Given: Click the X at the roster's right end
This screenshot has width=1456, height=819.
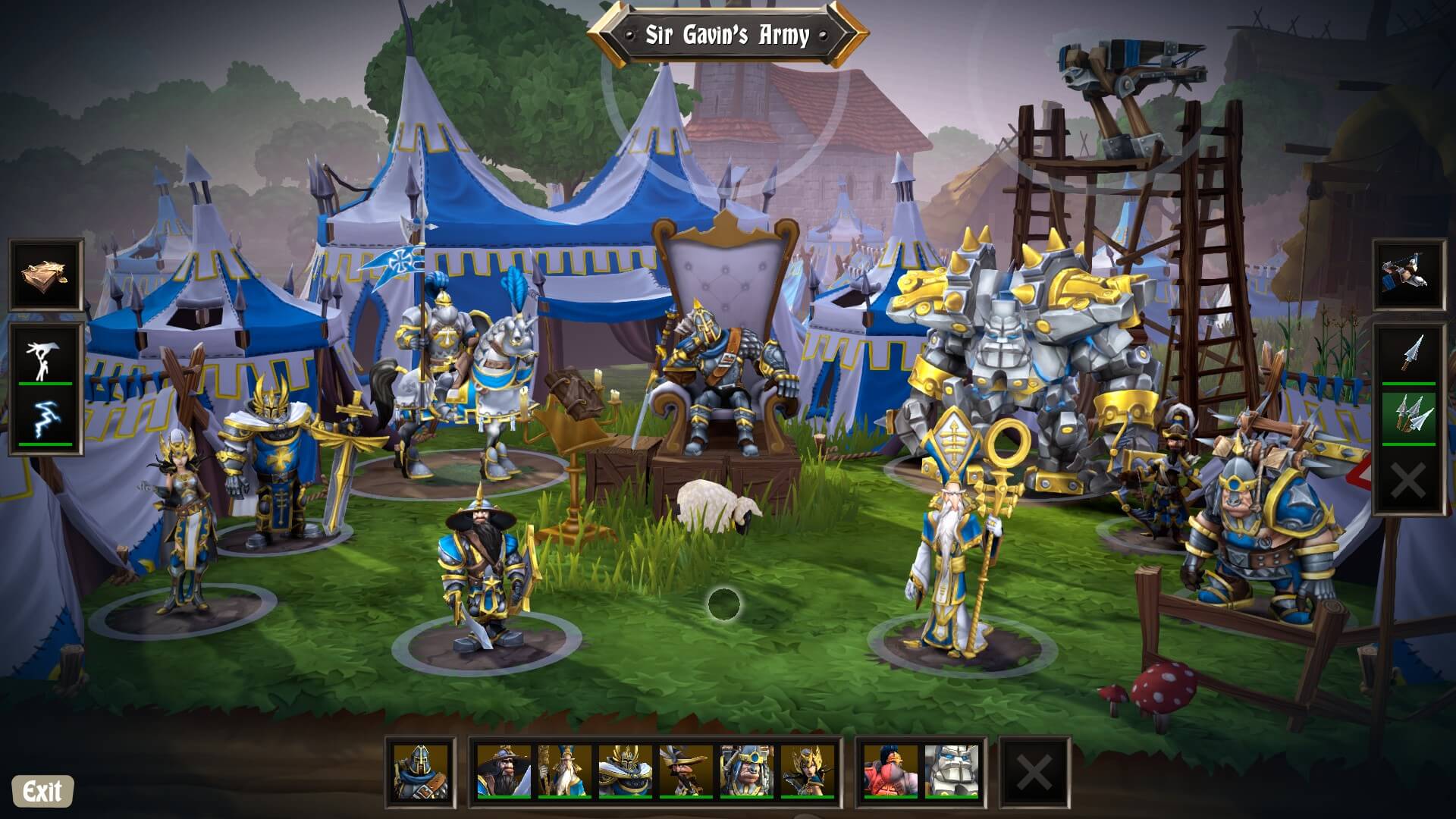Looking at the screenshot, I should (x=1031, y=771).
